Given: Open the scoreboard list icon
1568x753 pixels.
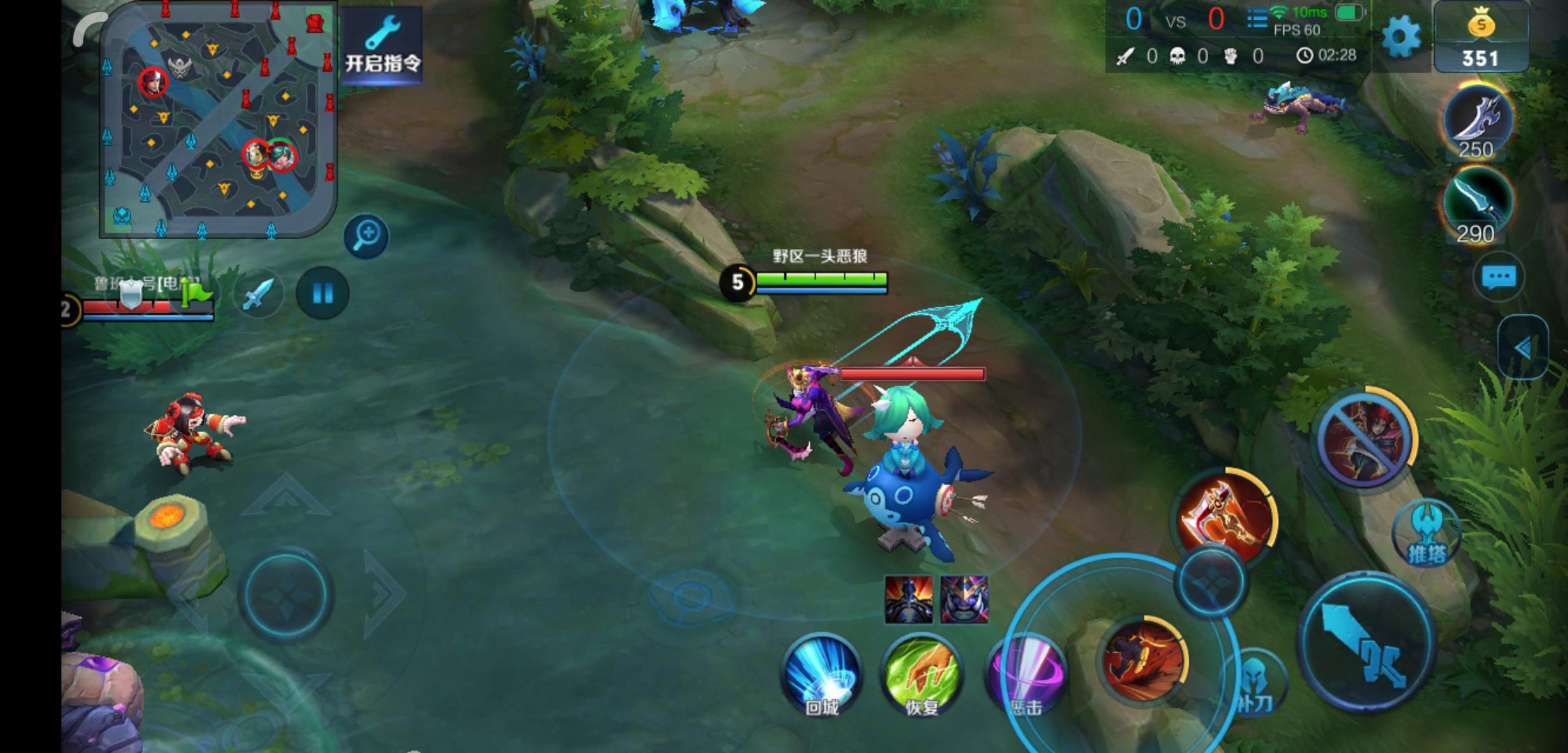Looking at the screenshot, I should [x=1257, y=20].
